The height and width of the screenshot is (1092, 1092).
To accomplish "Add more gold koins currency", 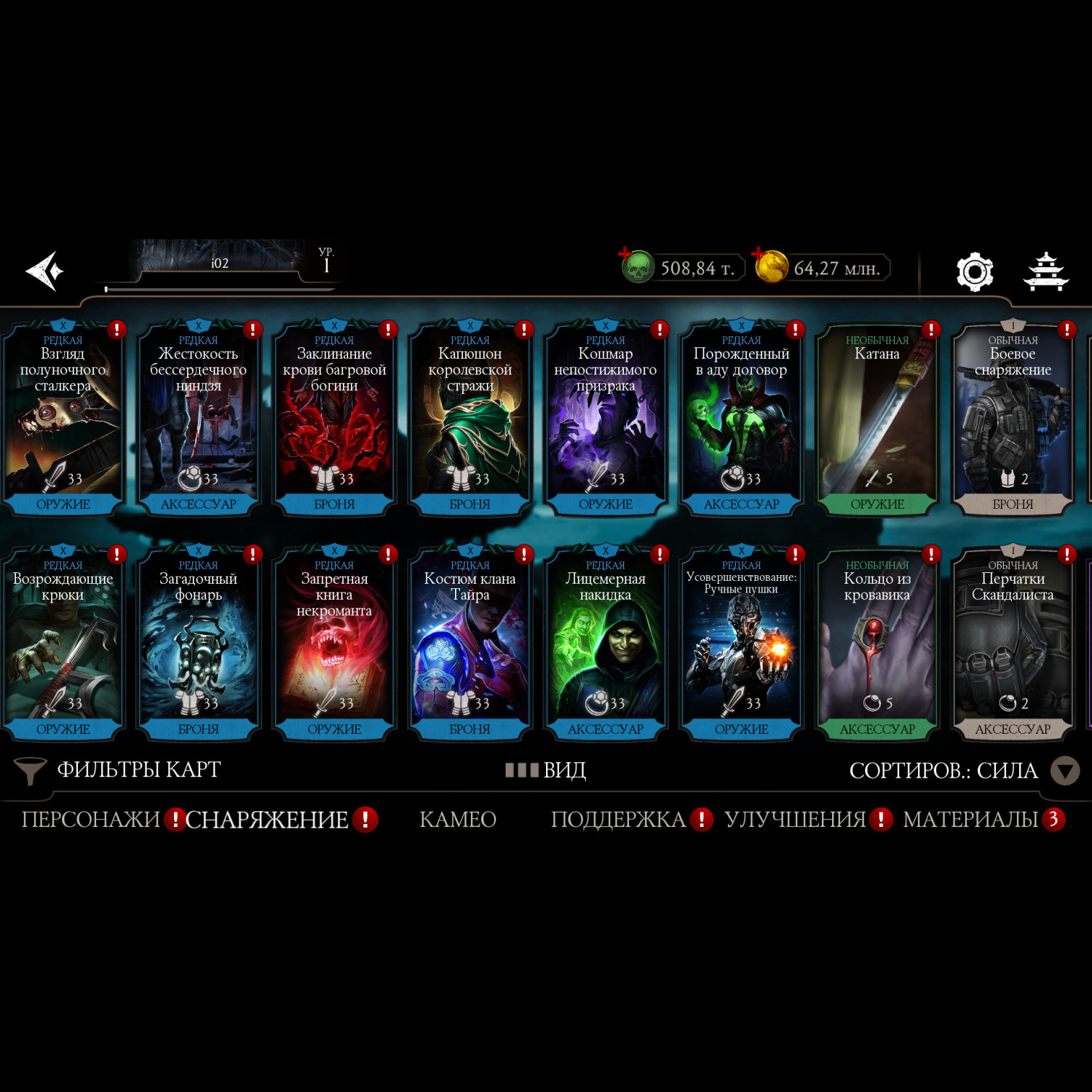I will click(759, 255).
